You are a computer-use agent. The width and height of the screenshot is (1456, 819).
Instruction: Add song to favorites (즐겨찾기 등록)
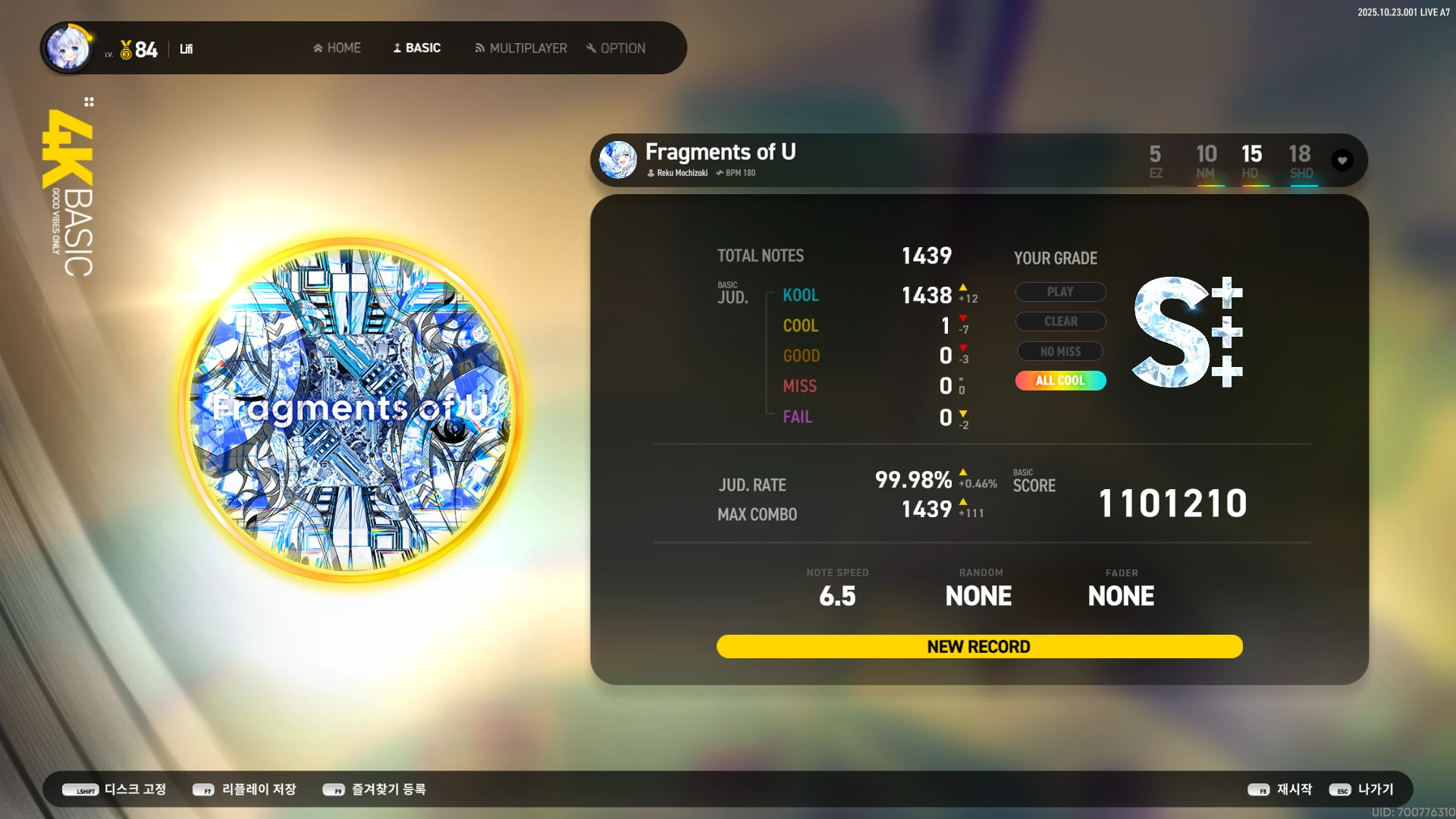[x=375, y=789]
